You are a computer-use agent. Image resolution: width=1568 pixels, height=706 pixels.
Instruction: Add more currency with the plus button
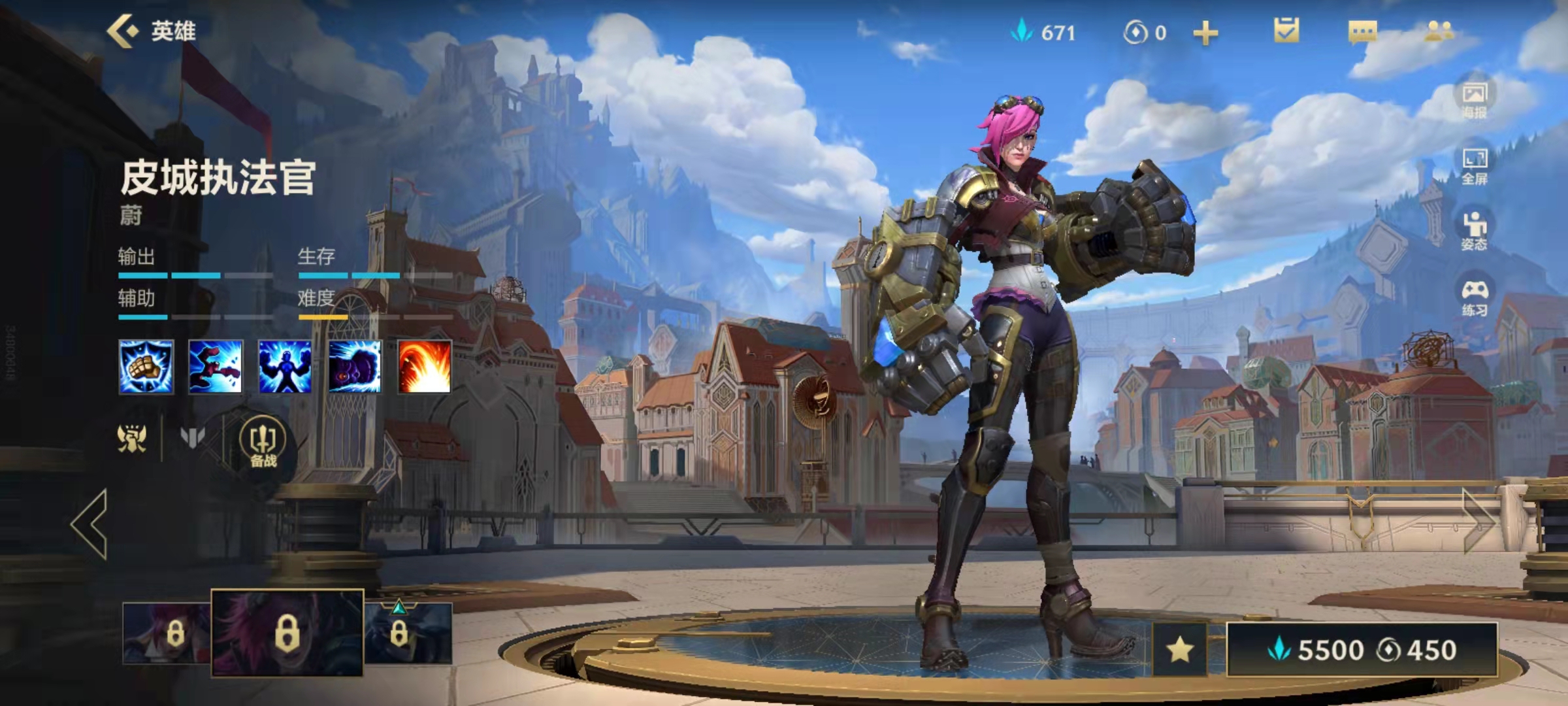1205,33
